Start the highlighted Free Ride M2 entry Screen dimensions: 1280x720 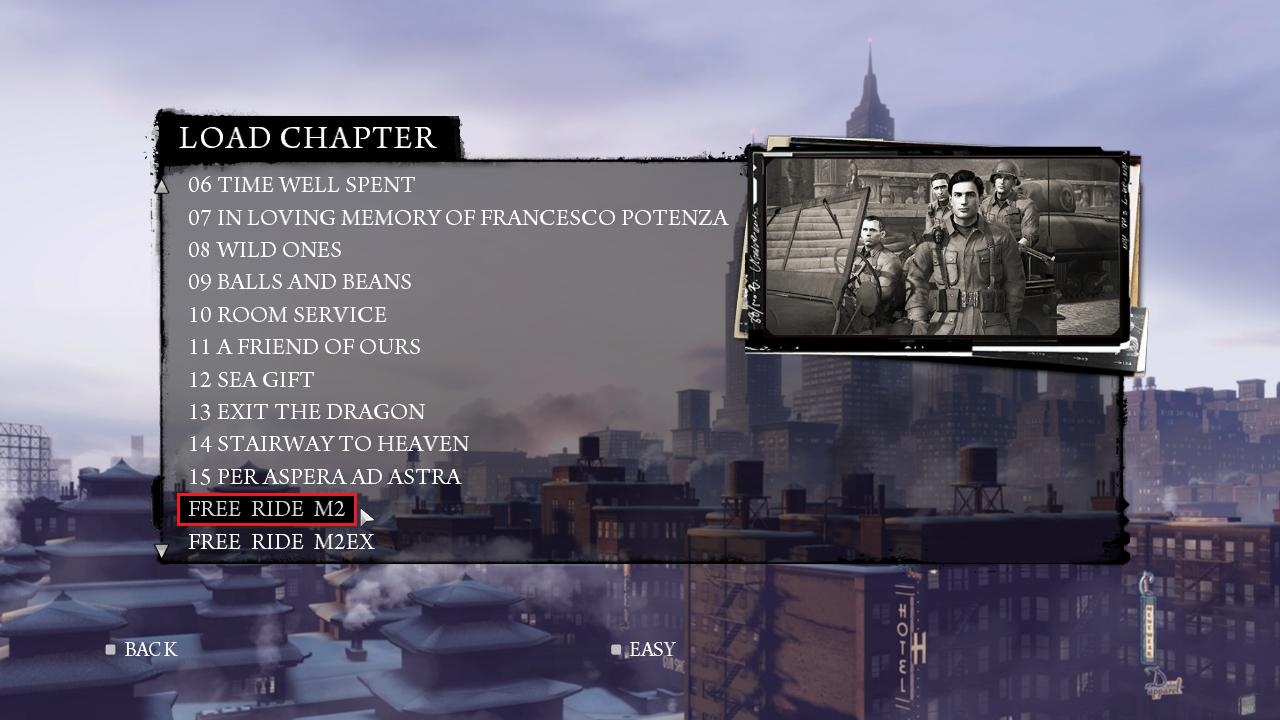point(266,509)
